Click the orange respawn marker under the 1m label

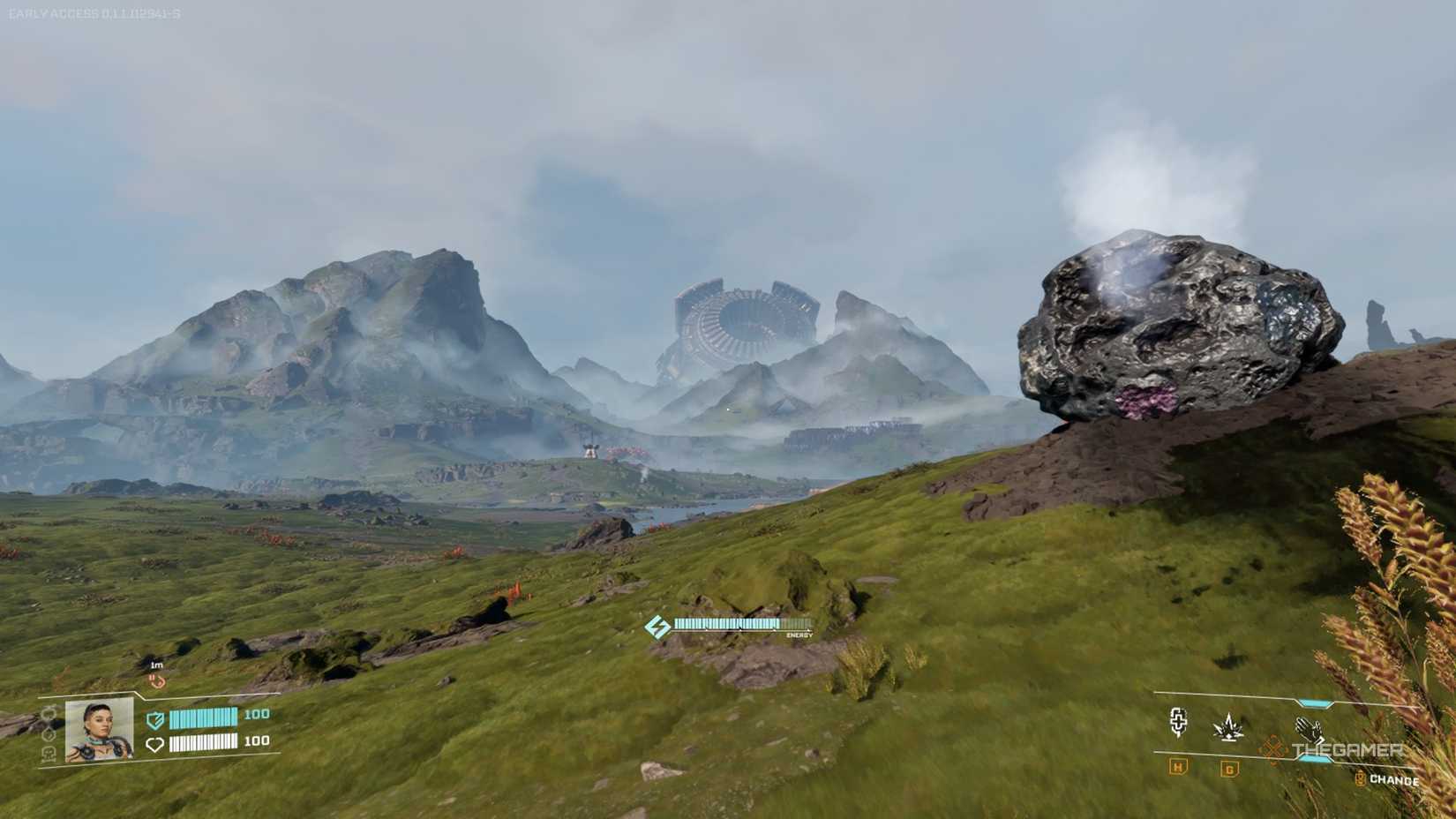click(158, 681)
